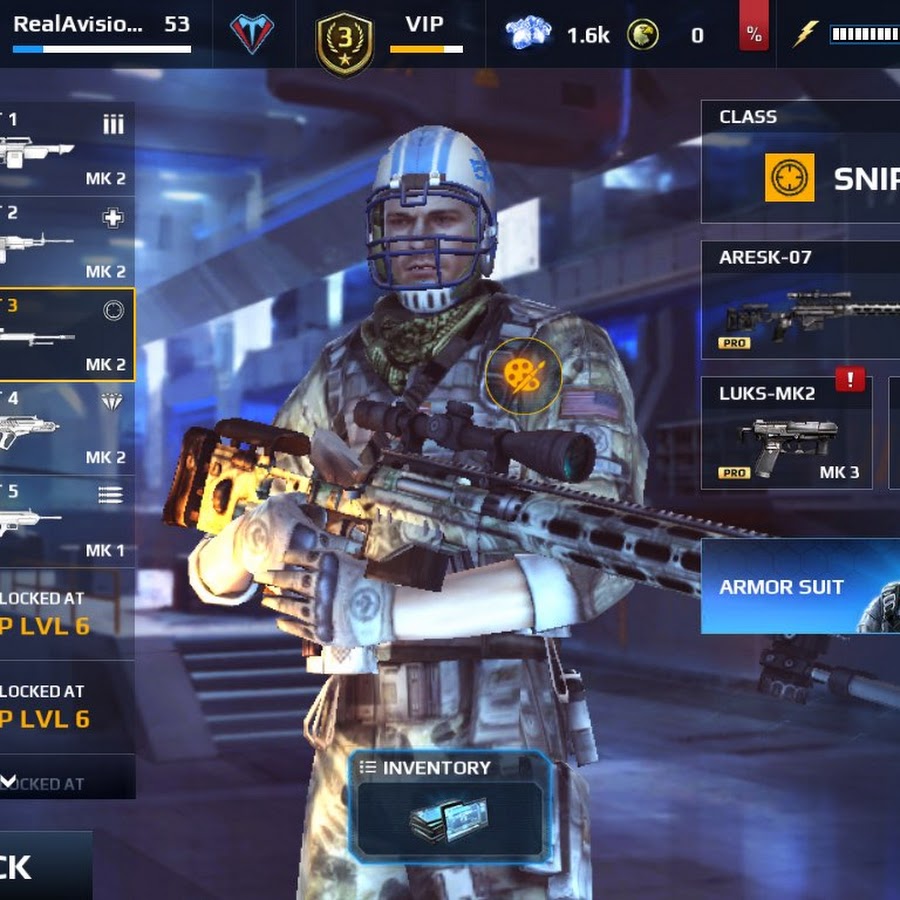This screenshot has width=900, height=900.
Task: Click the red percent discount icon
Action: point(753,35)
